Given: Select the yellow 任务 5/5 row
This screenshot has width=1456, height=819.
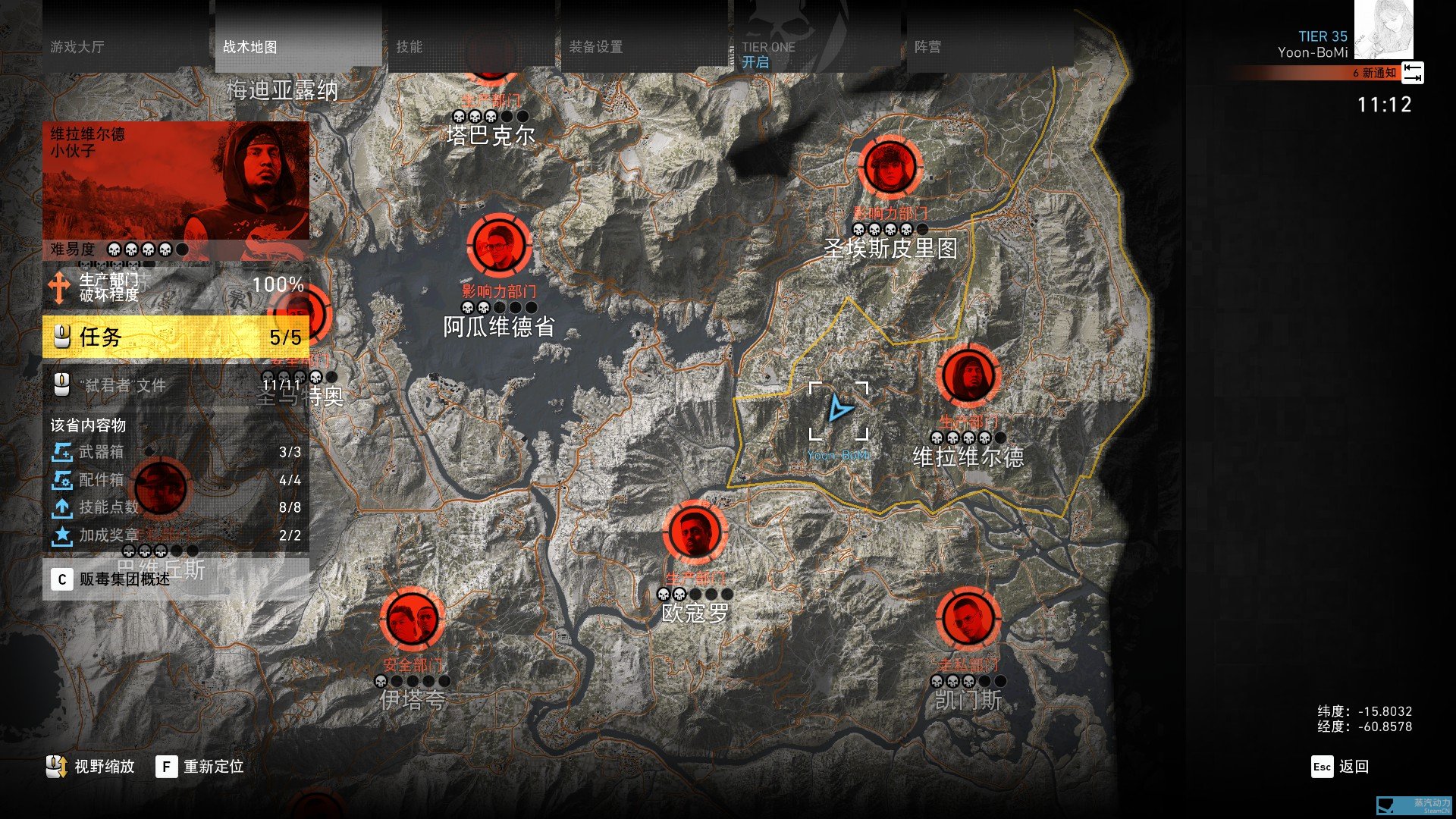Looking at the screenshot, I should pyautogui.click(x=176, y=337).
